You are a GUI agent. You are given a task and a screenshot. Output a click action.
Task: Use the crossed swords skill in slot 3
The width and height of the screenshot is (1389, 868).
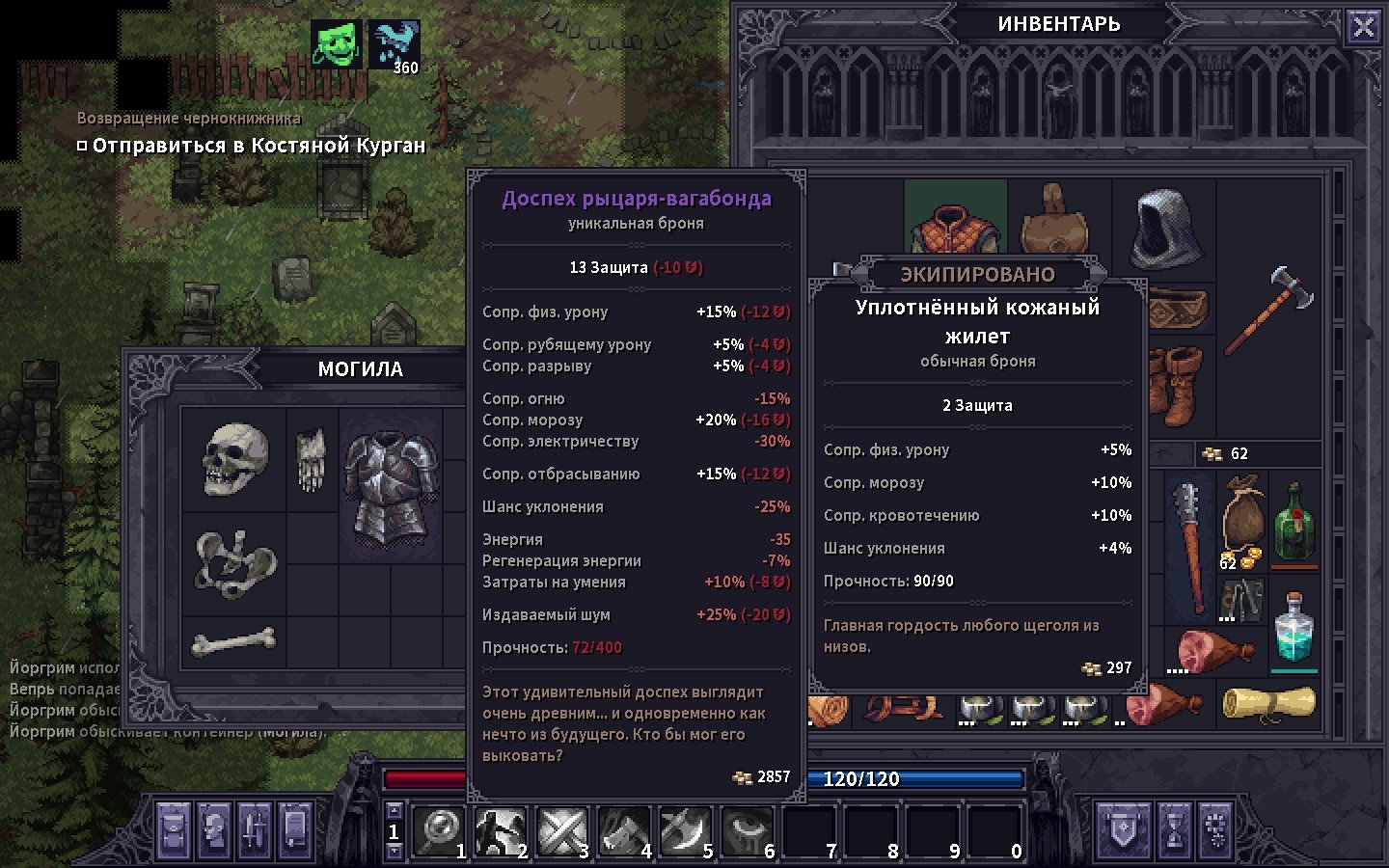(x=562, y=830)
